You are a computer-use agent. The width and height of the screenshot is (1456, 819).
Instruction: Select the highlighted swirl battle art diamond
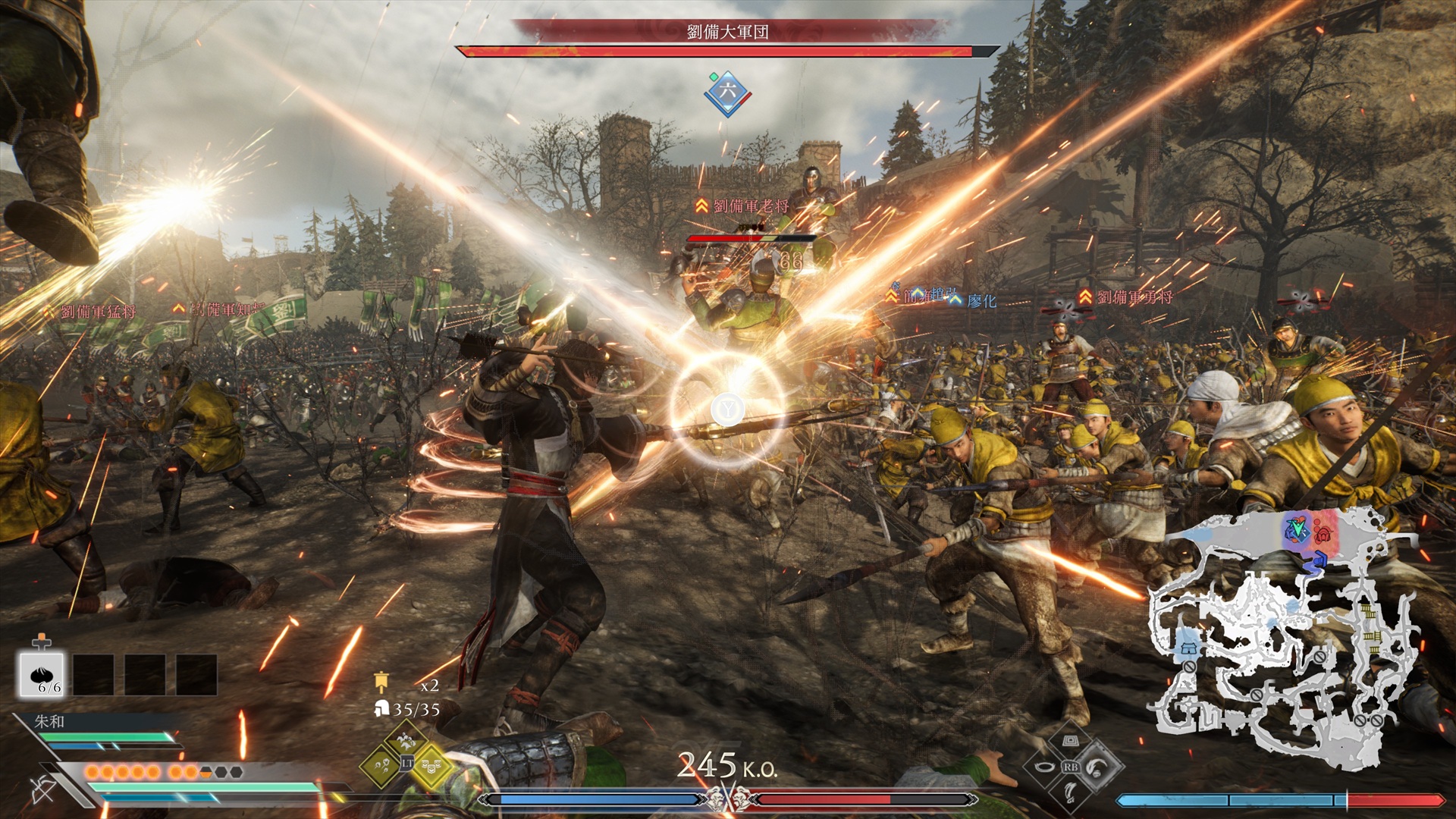(1097, 767)
